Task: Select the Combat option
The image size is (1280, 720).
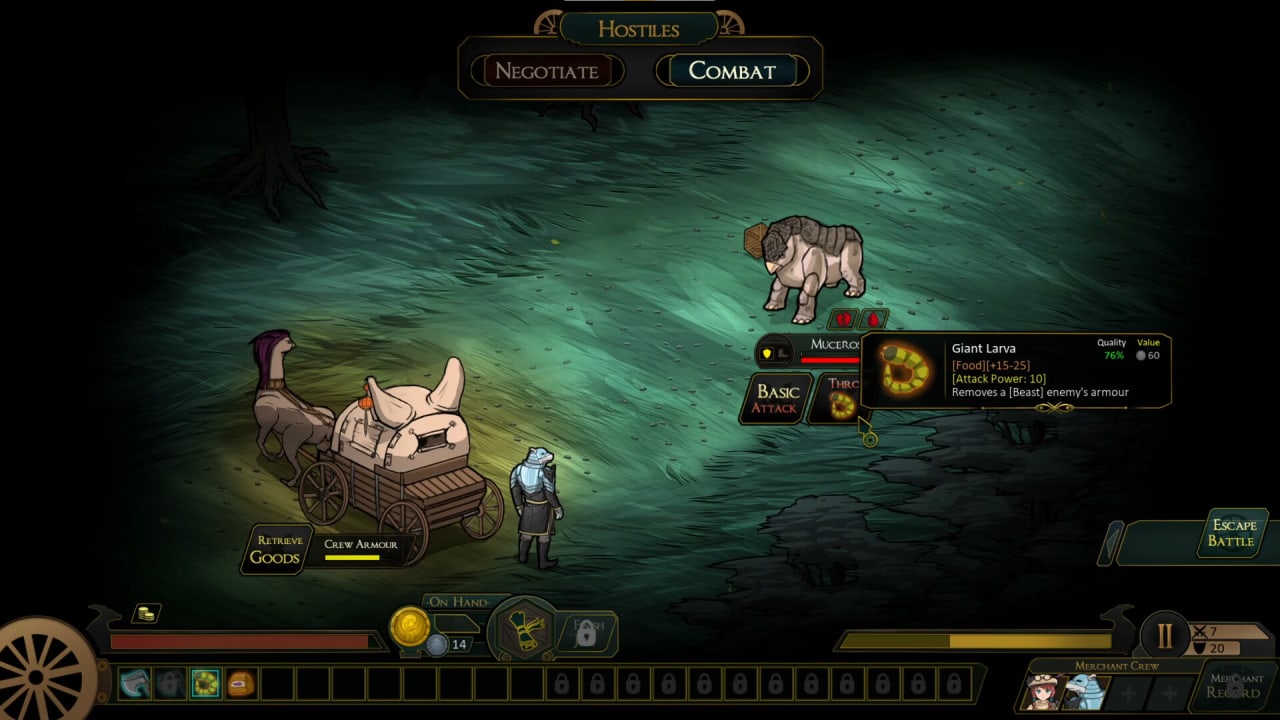Action: (732, 71)
